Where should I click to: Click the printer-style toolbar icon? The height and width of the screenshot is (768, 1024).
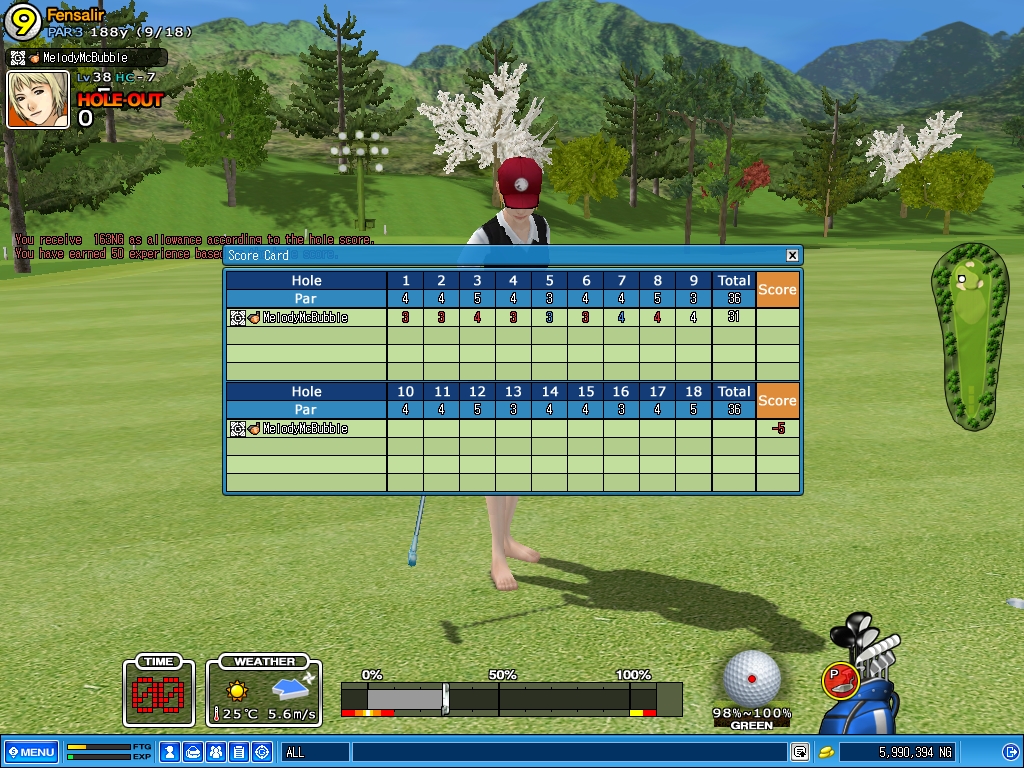pos(193,752)
